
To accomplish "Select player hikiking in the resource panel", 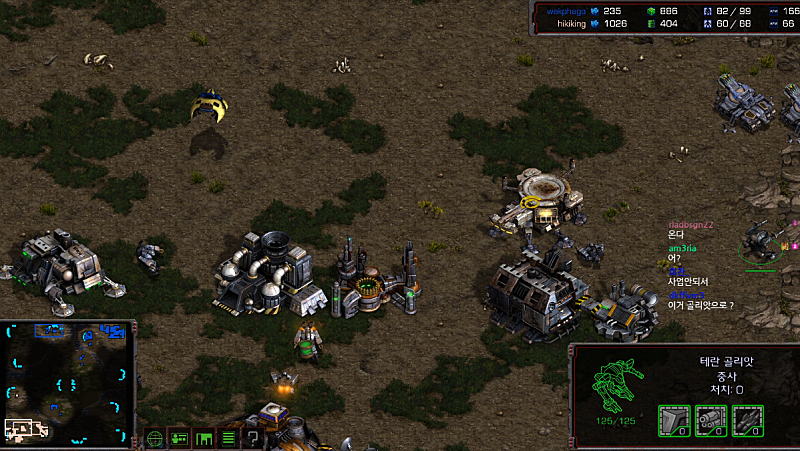I will (x=571, y=23).
